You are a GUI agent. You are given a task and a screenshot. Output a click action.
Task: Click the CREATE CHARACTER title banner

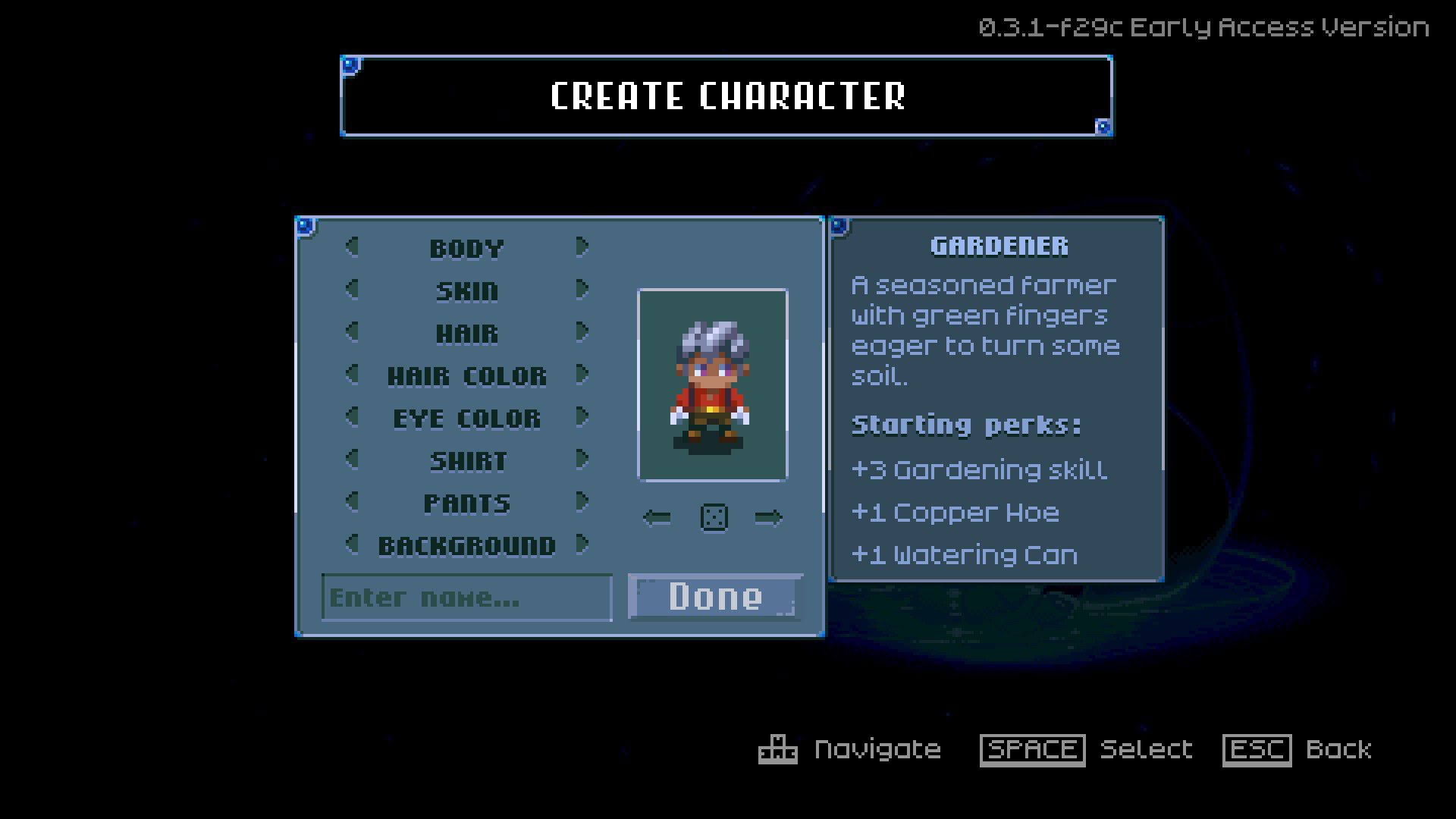pos(727,96)
